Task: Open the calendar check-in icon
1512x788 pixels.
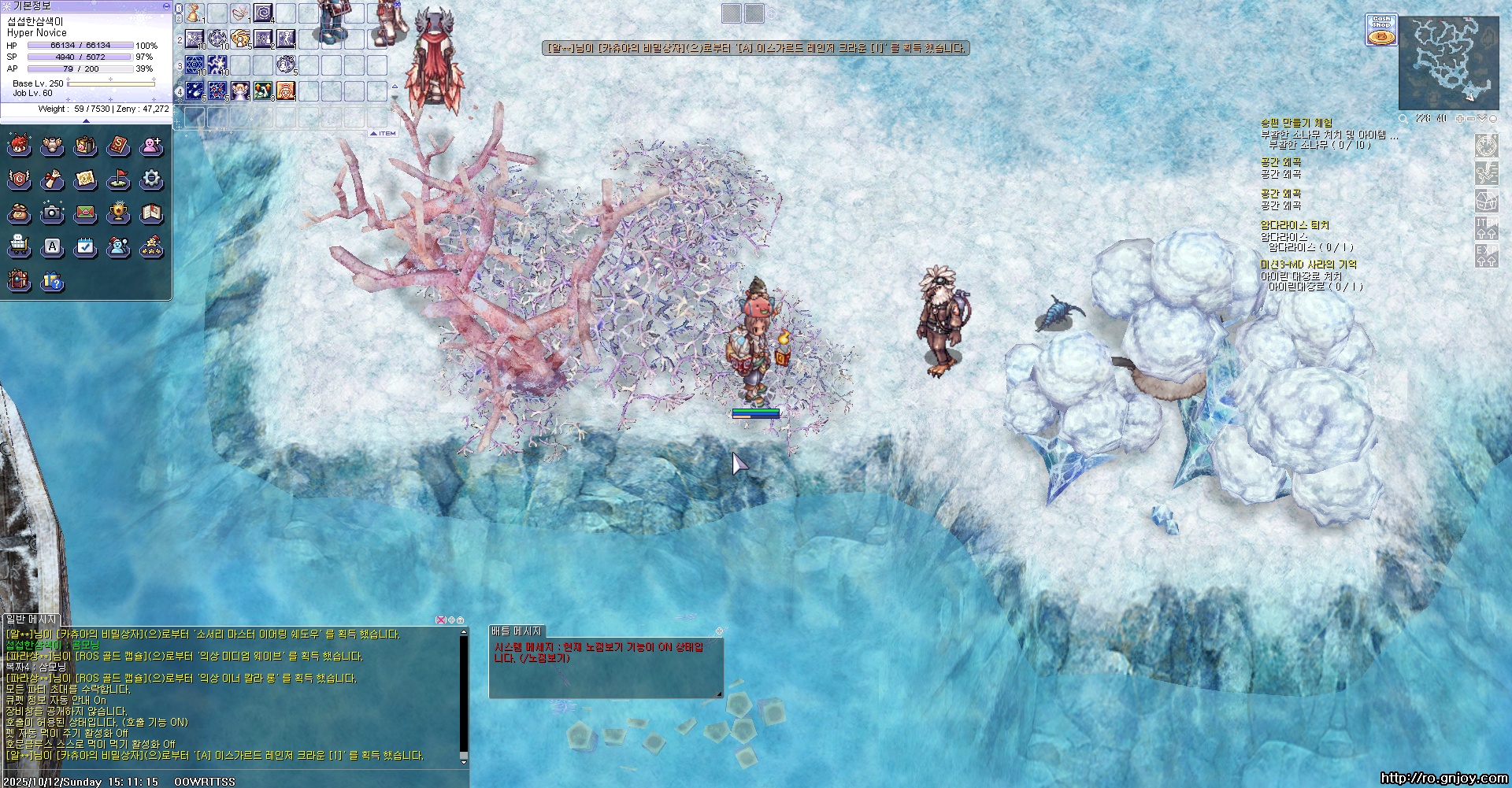Action: pos(85,246)
